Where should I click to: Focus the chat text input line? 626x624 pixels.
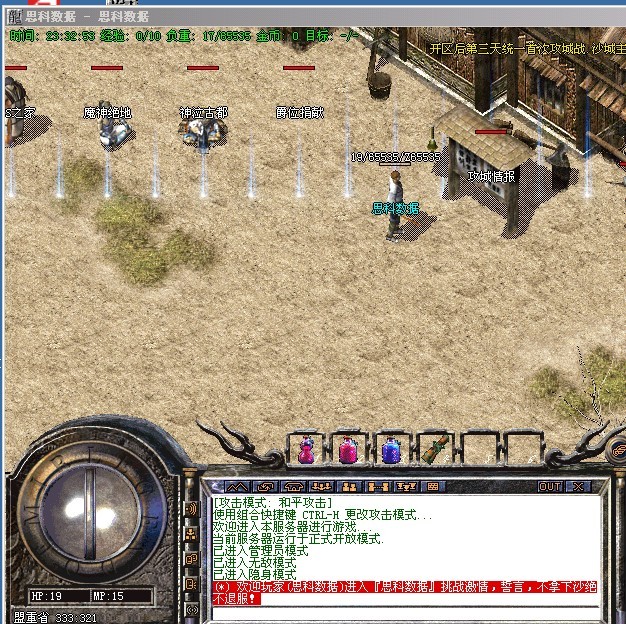click(400, 612)
